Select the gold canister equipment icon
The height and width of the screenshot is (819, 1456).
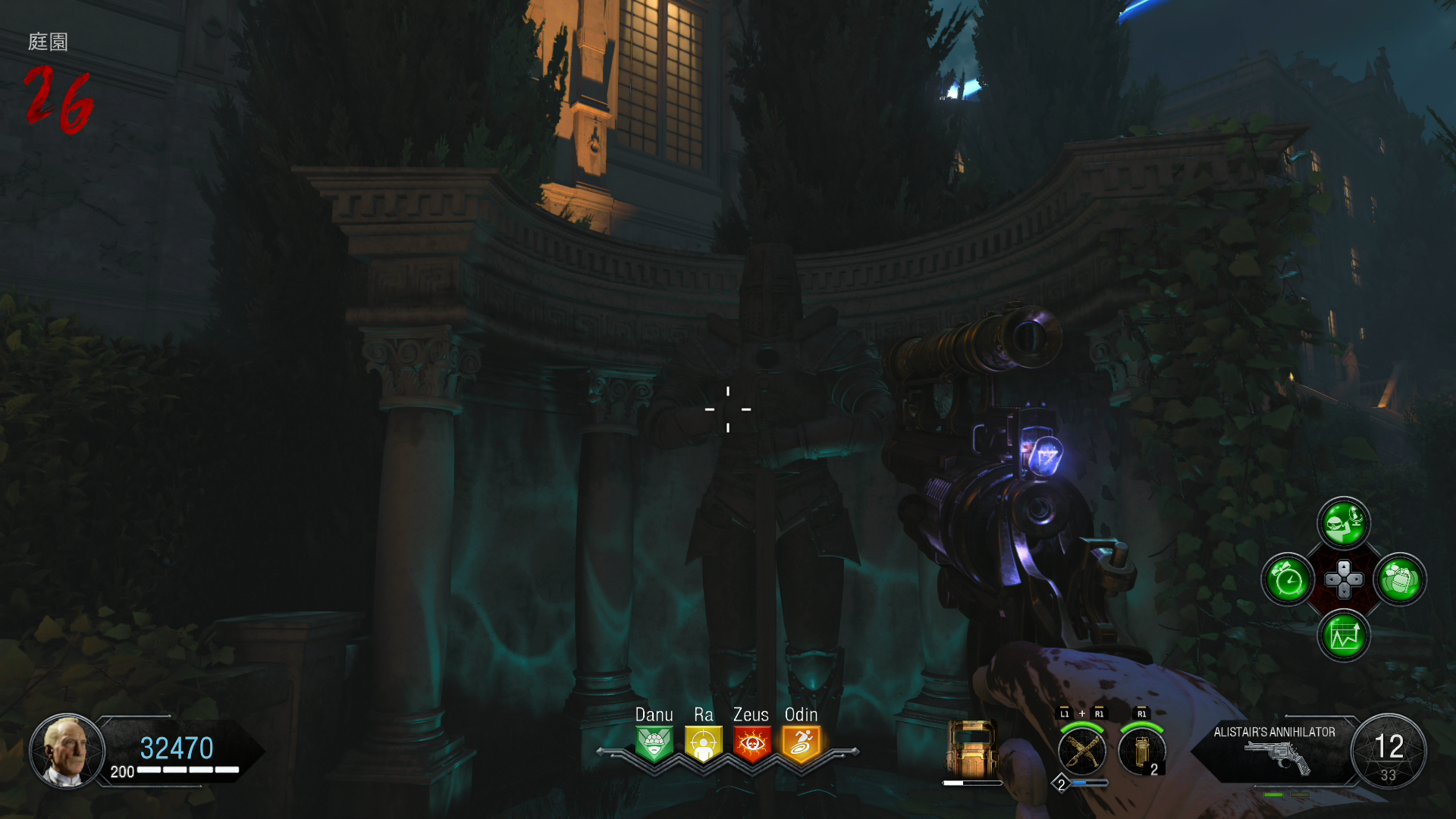point(1141,751)
